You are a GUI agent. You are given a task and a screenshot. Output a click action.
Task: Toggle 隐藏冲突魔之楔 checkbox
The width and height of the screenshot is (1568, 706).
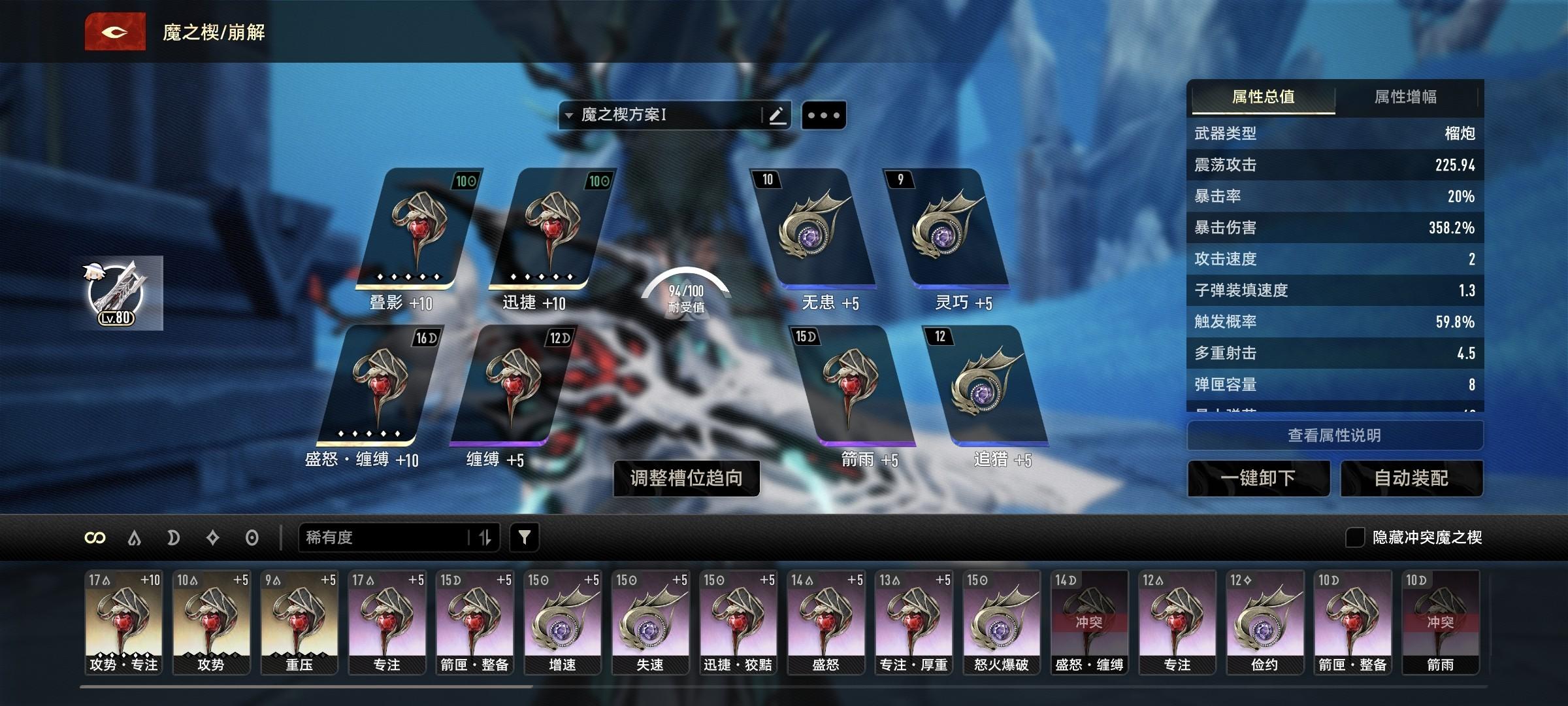coord(1354,537)
